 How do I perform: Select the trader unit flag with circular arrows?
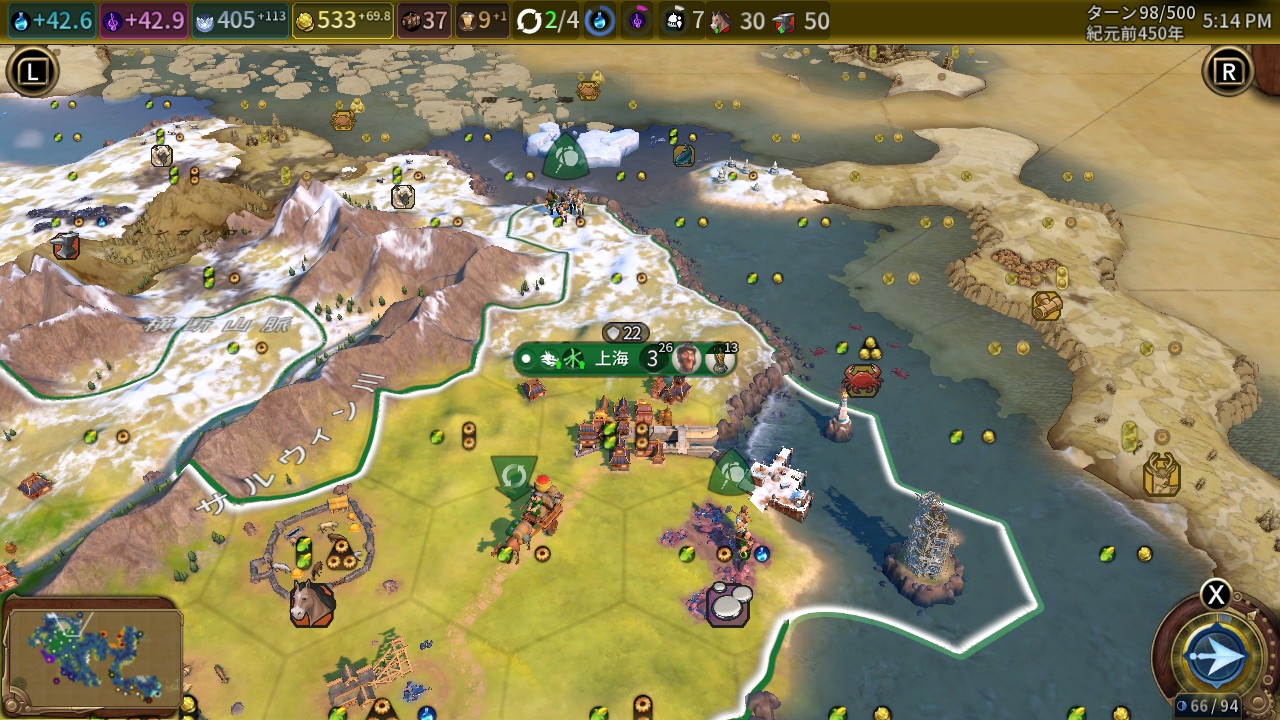click(x=514, y=475)
